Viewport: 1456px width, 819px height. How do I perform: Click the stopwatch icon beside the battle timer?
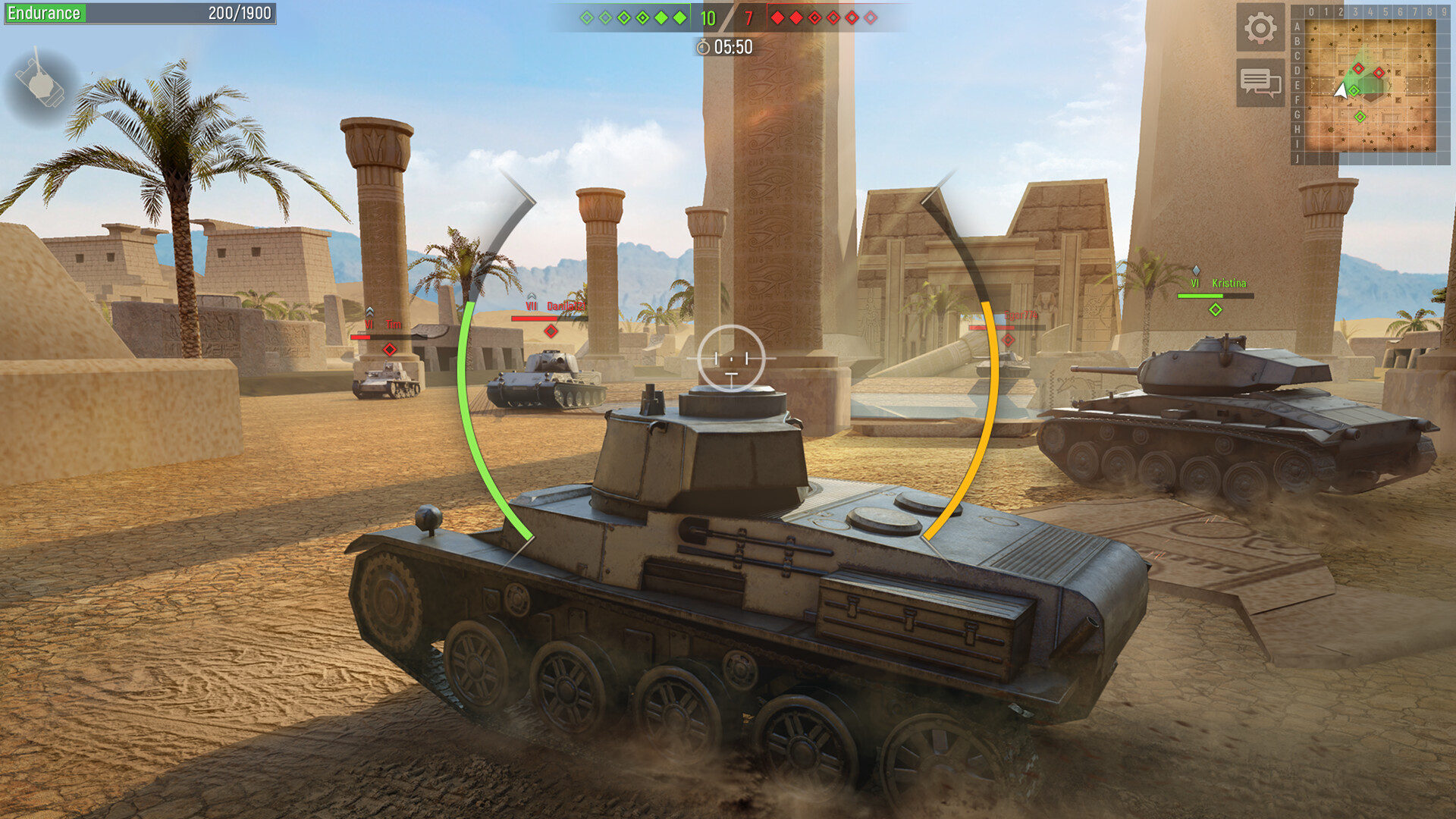pyautogui.click(x=704, y=46)
